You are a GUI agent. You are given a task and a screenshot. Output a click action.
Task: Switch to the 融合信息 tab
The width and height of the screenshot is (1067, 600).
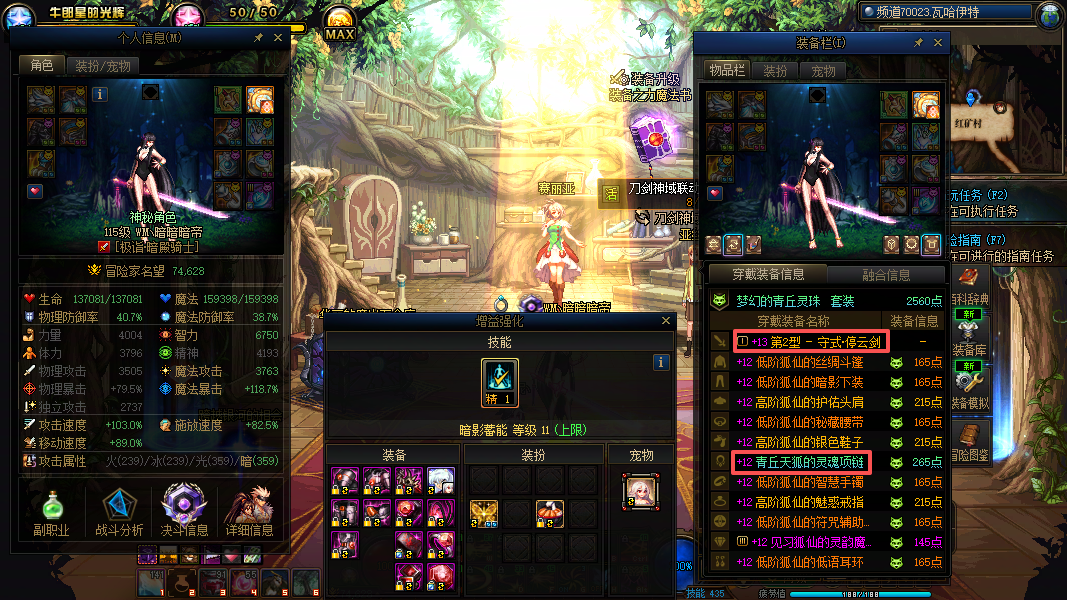point(885,274)
